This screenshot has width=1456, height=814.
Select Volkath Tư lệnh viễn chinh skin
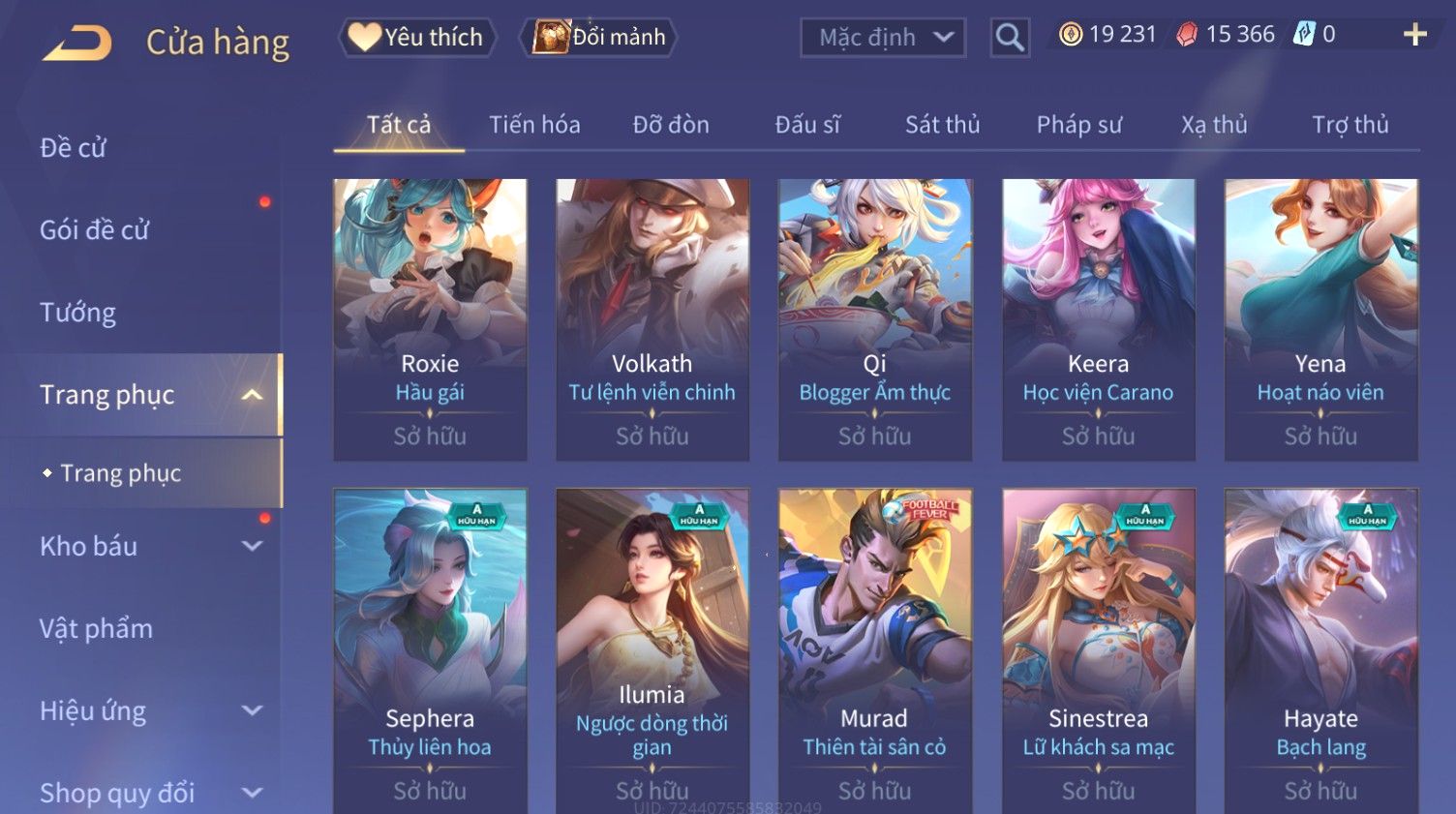652,319
